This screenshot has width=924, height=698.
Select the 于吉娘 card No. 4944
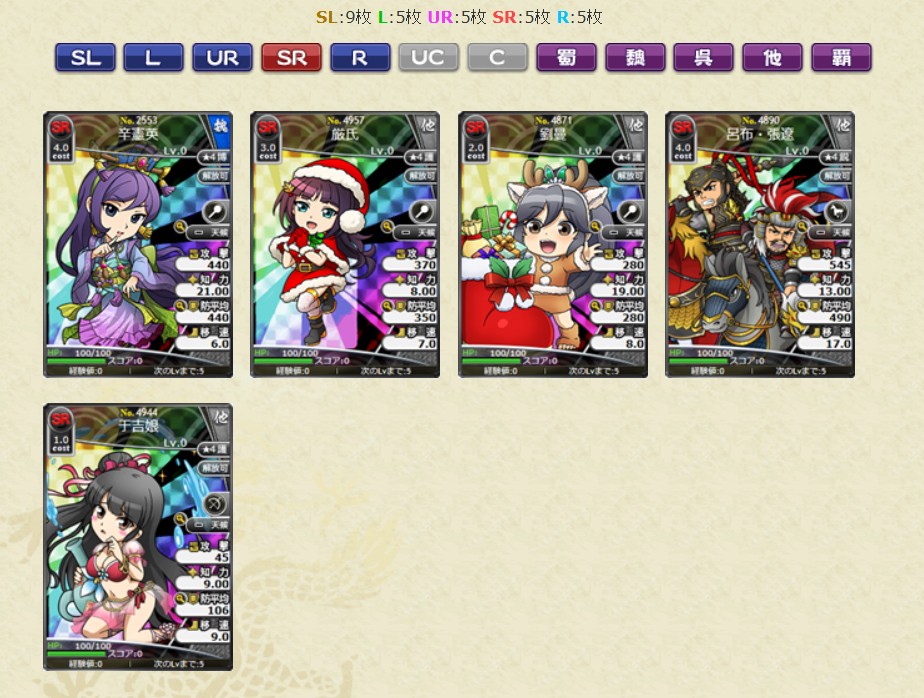click(x=138, y=537)
